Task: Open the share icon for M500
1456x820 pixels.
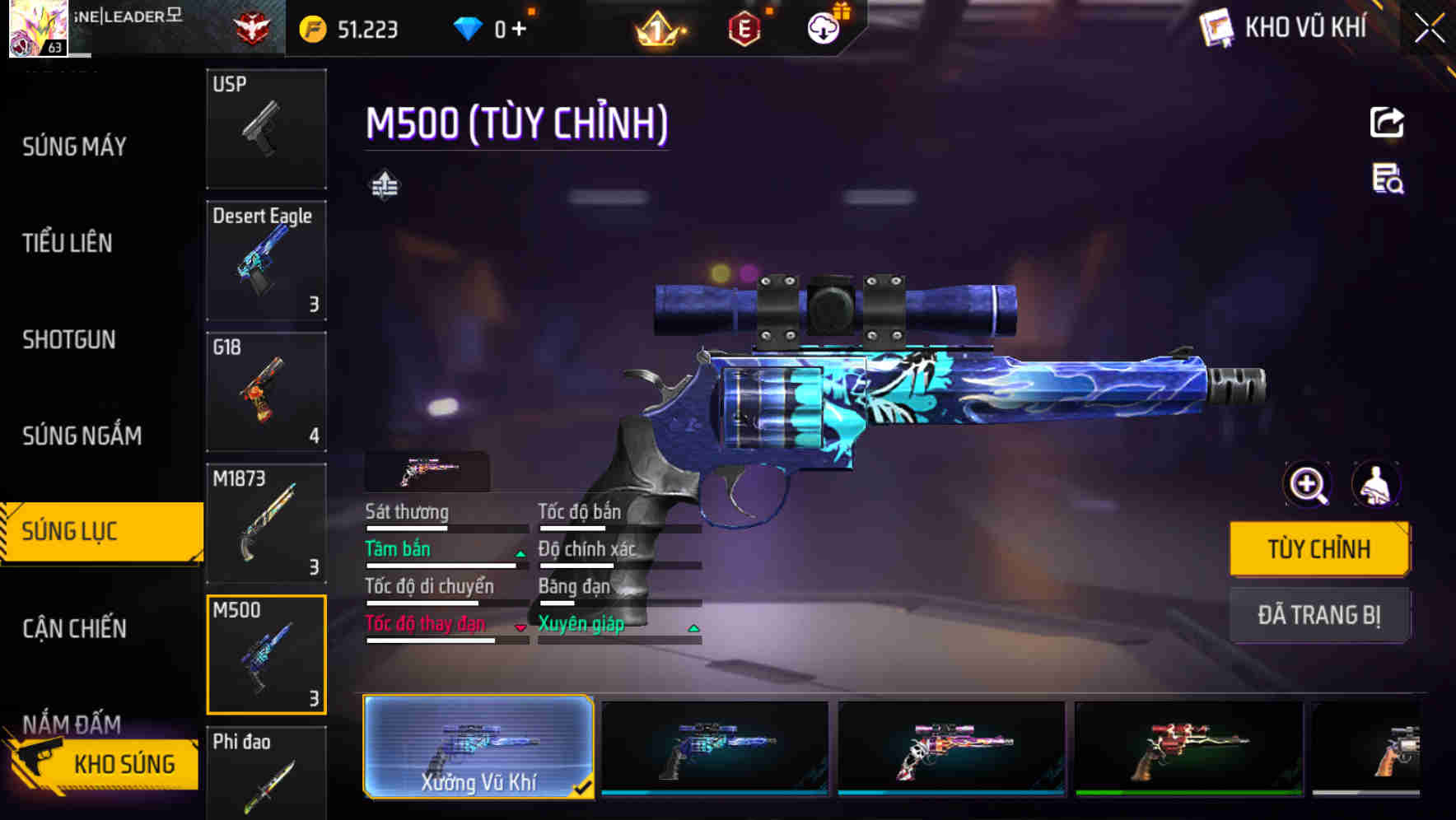Action: [x=1388, y=121]
